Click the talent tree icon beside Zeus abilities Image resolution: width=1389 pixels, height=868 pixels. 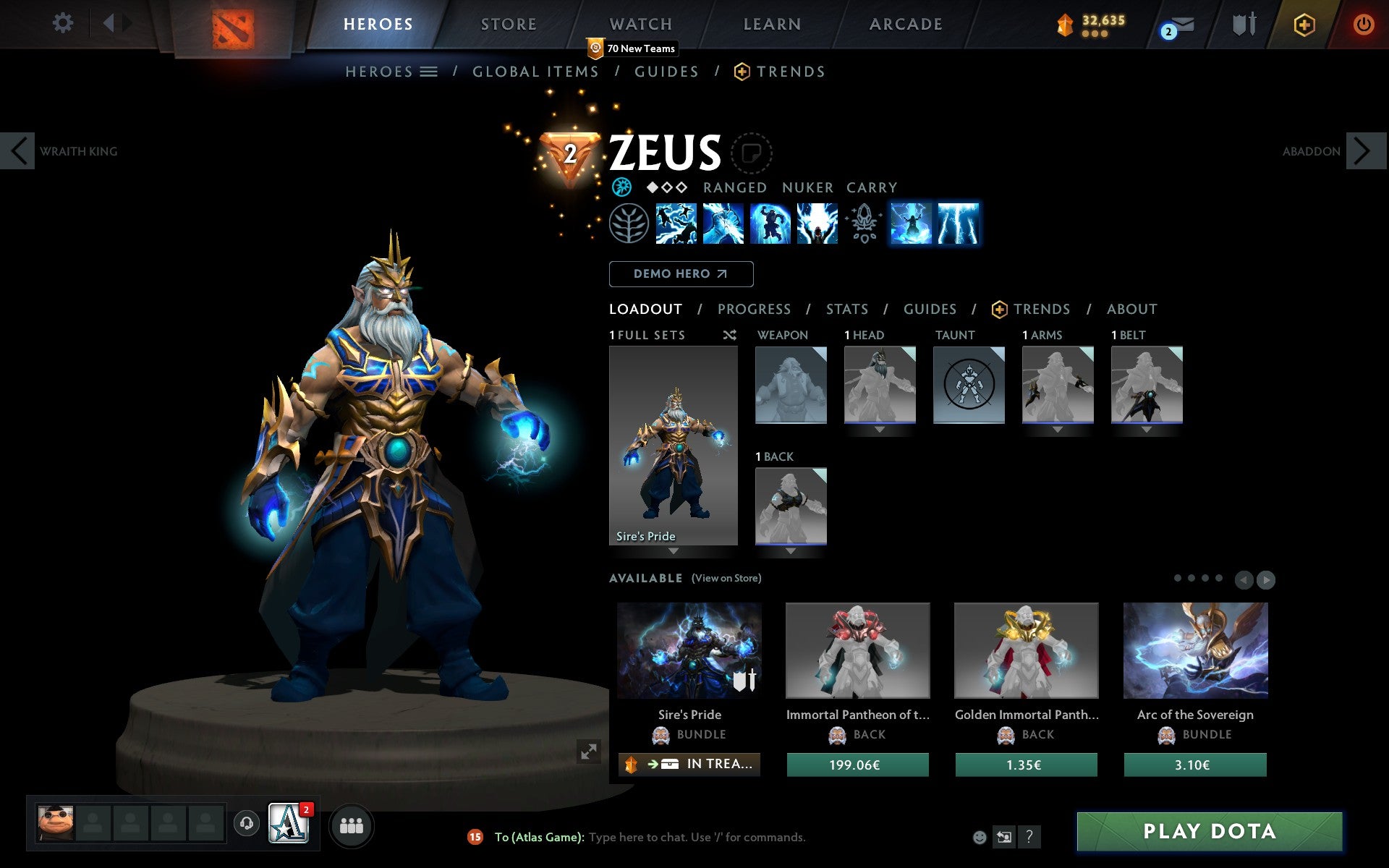(629, 224)
